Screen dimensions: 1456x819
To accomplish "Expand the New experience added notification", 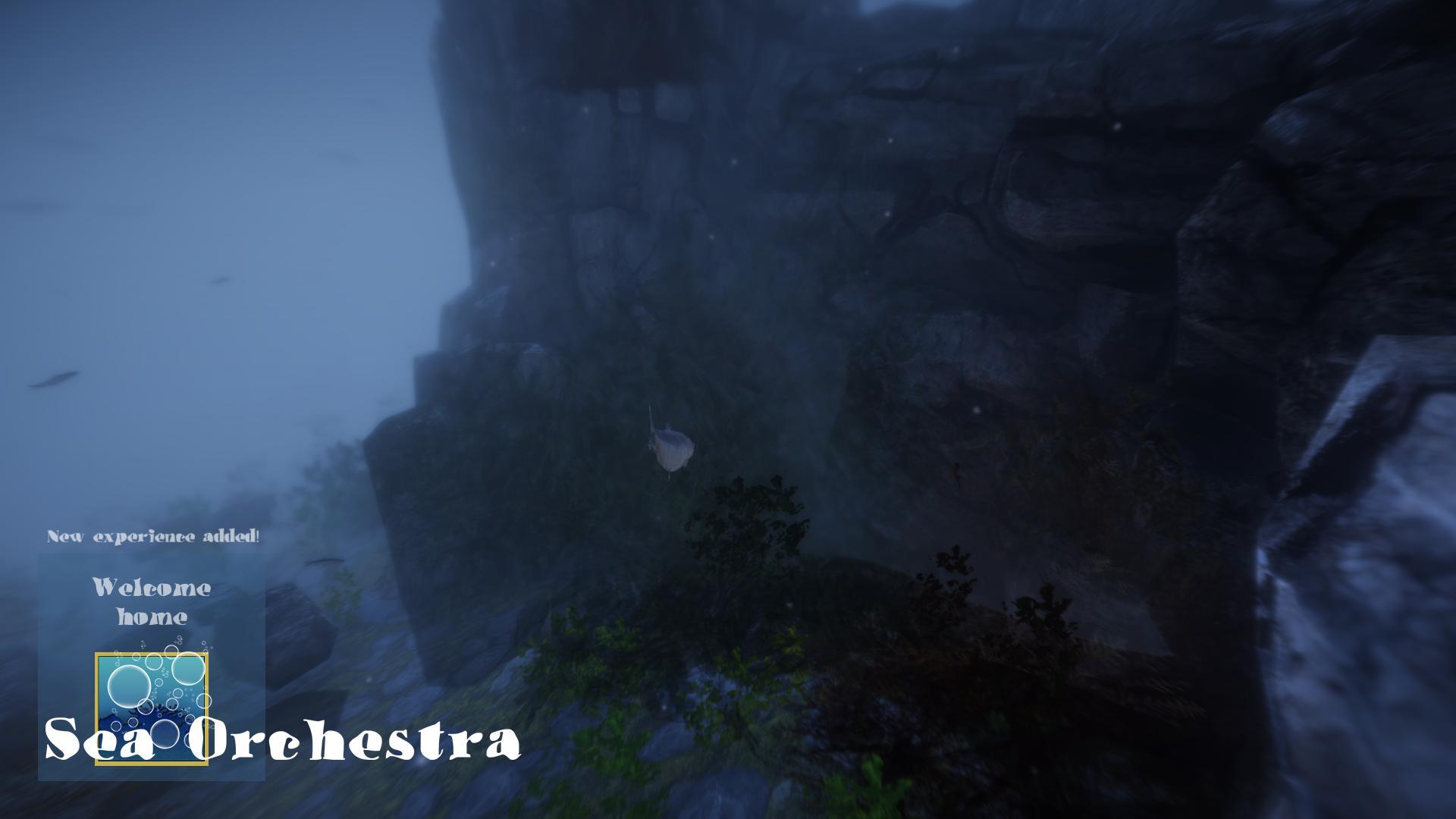I will click(154, 535).
